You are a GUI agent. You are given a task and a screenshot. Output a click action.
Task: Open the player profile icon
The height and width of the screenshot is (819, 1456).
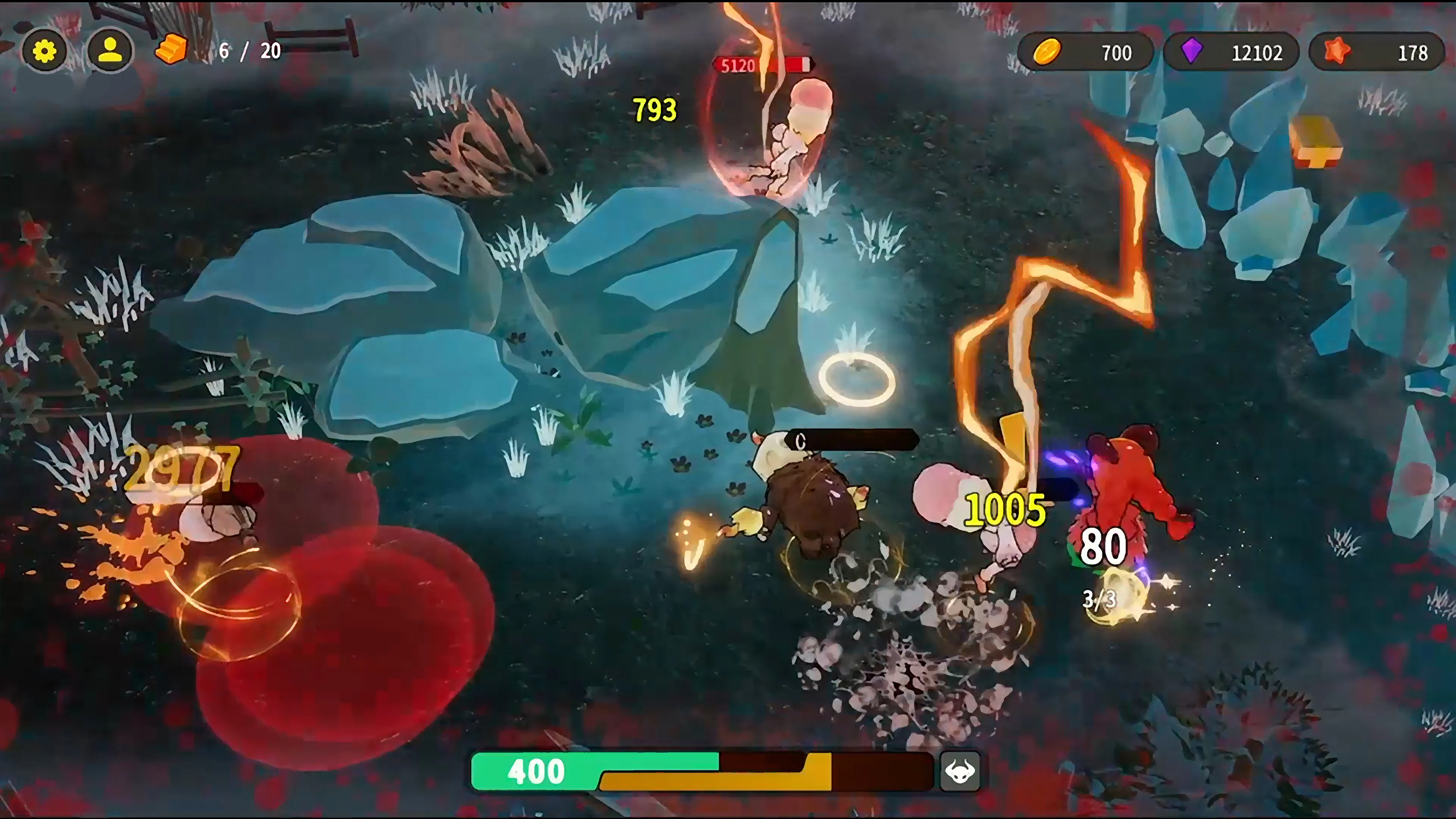tap(111, 50)
